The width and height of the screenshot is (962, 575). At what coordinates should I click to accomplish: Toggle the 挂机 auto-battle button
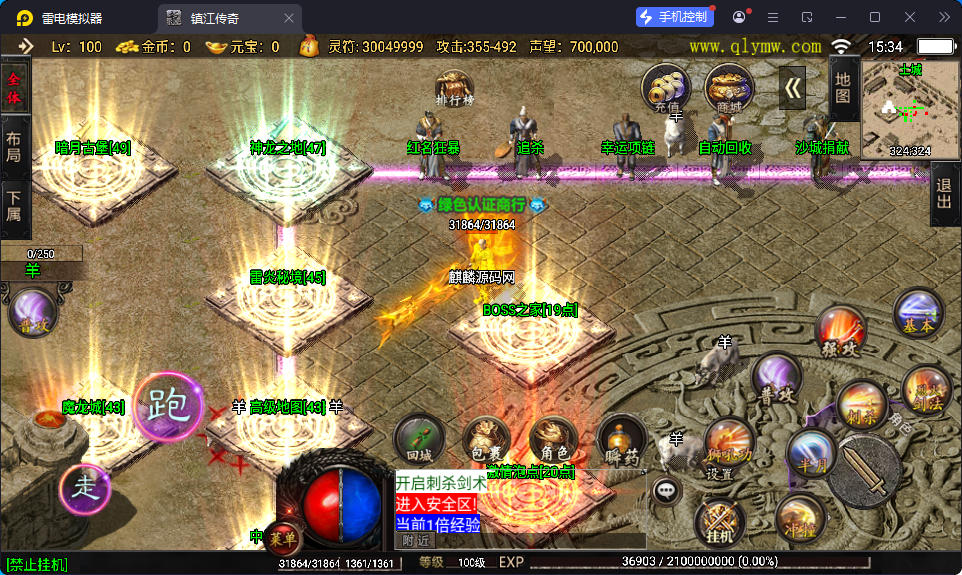pos(719,523)
